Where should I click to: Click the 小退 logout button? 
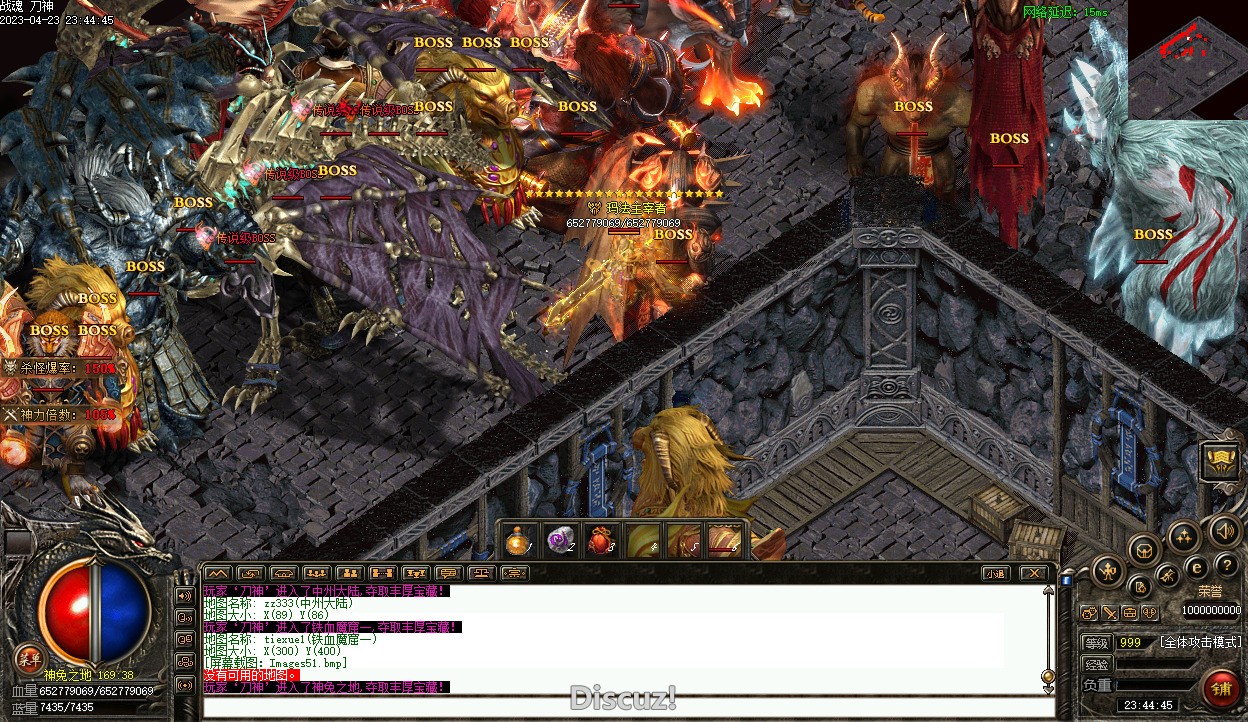click(x=994, y=573)
